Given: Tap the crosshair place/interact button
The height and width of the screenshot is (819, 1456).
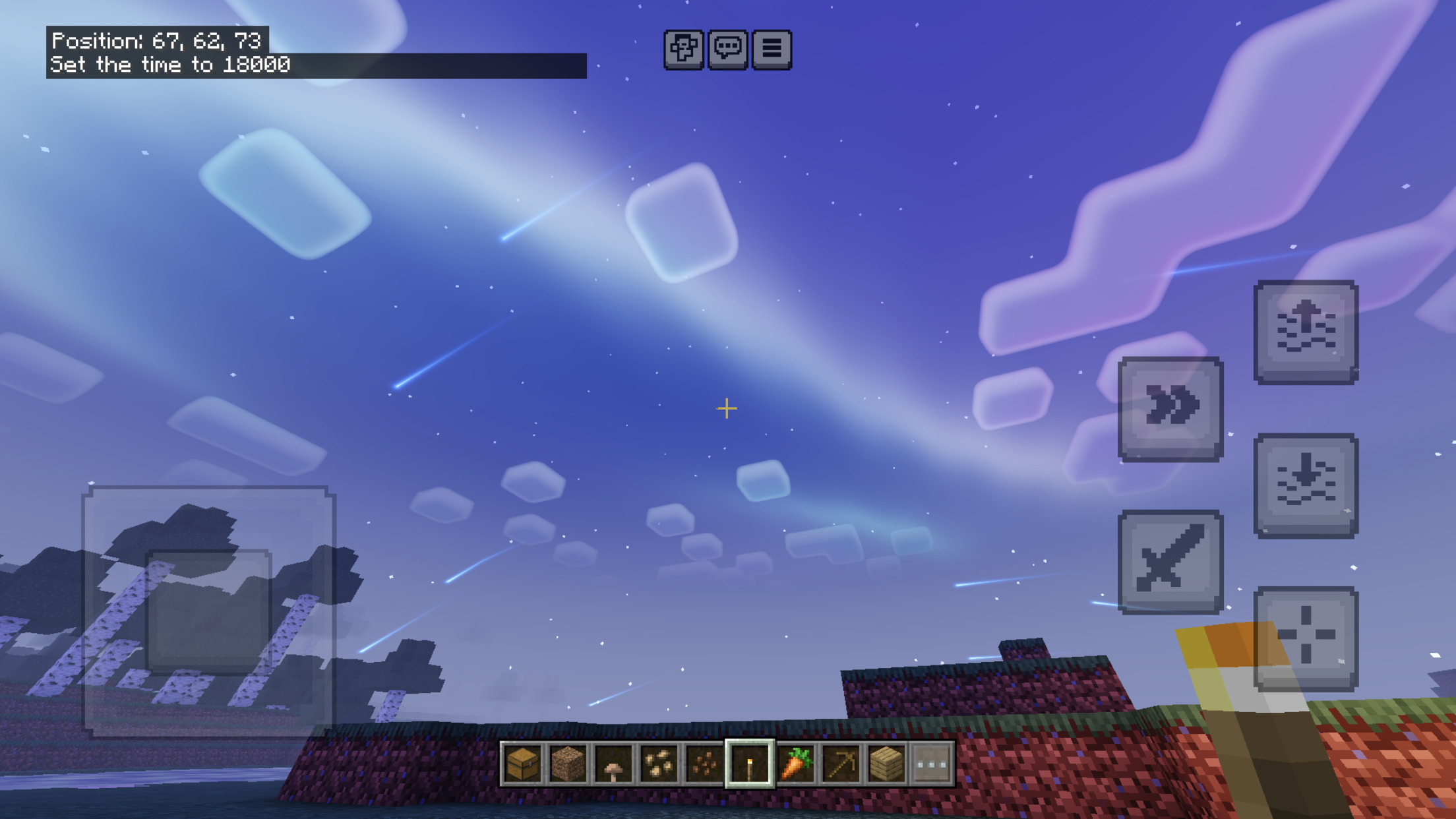Looking at the screenshot, I should 1306,637.
